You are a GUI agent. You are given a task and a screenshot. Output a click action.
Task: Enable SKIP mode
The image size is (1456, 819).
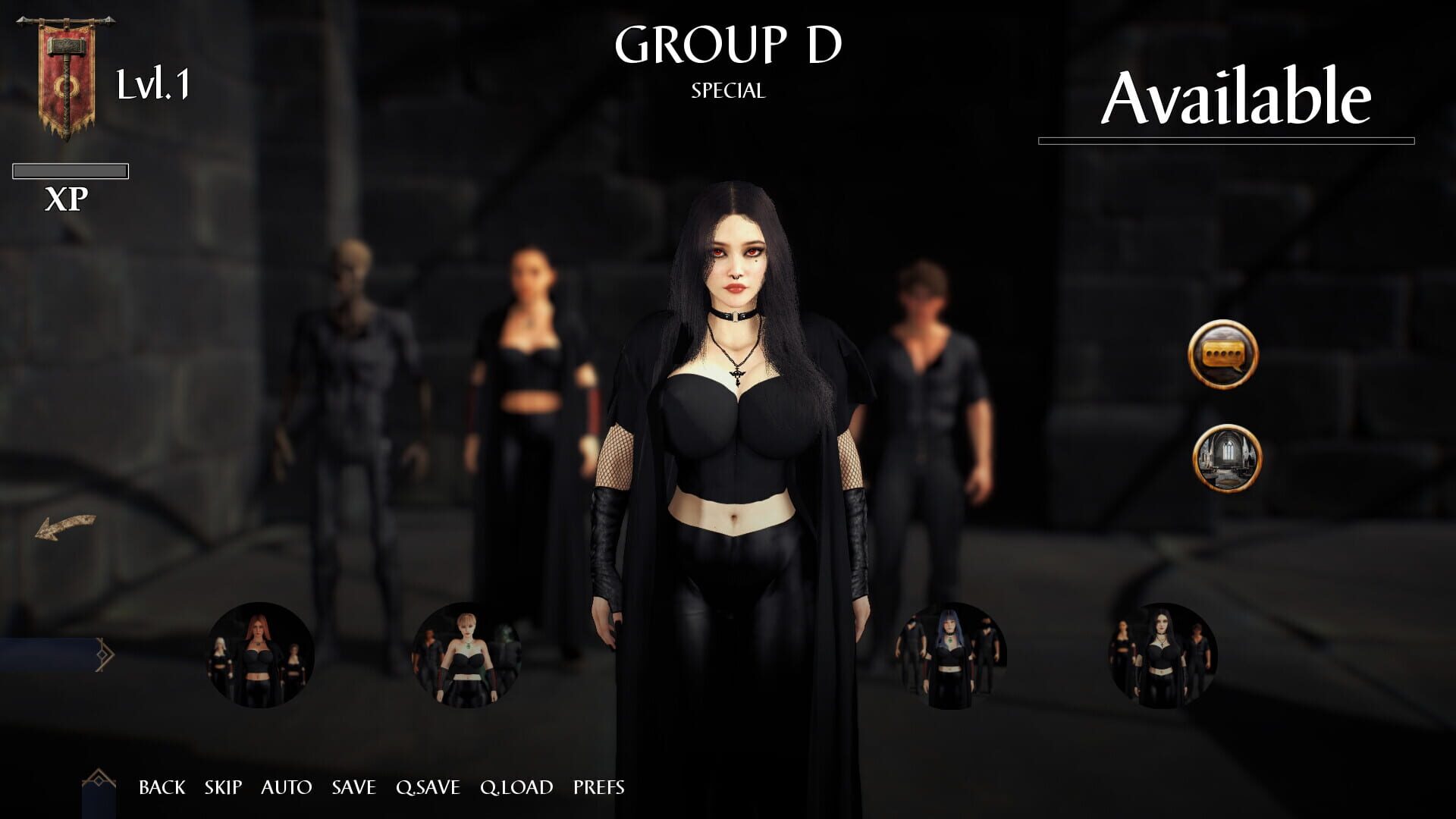point(222,788)
